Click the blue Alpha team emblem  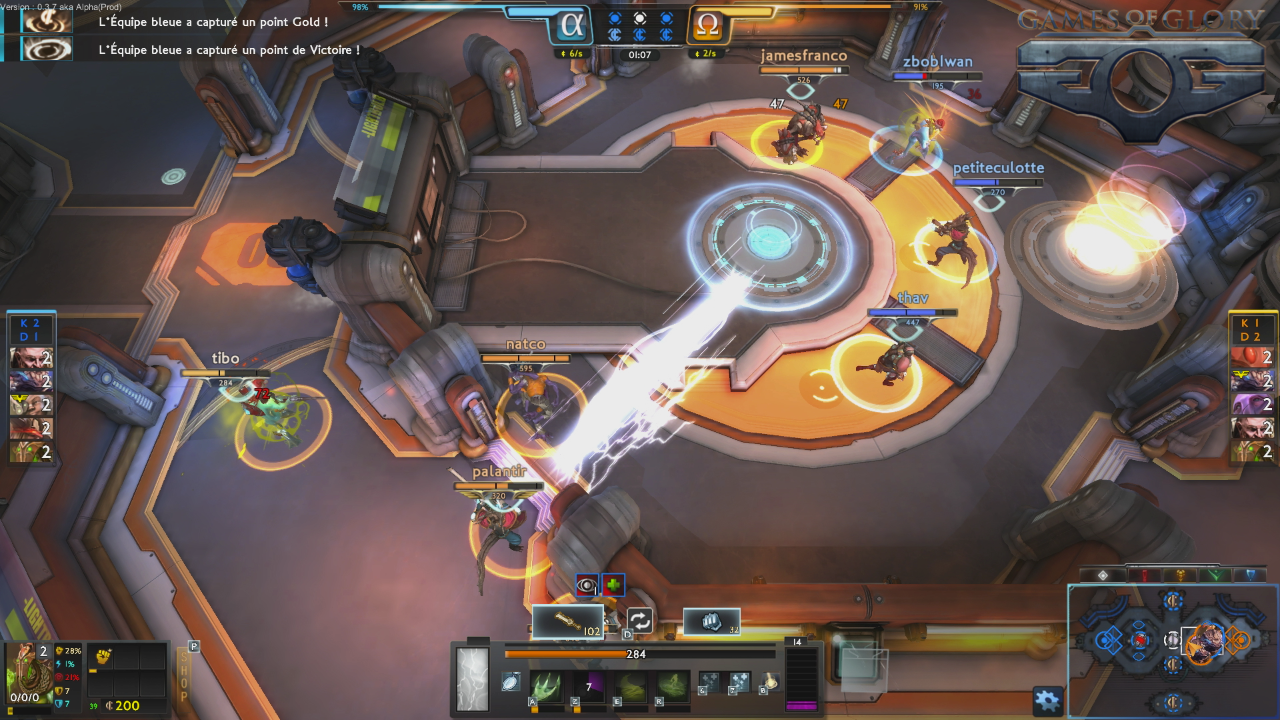(x=571, y=25)
